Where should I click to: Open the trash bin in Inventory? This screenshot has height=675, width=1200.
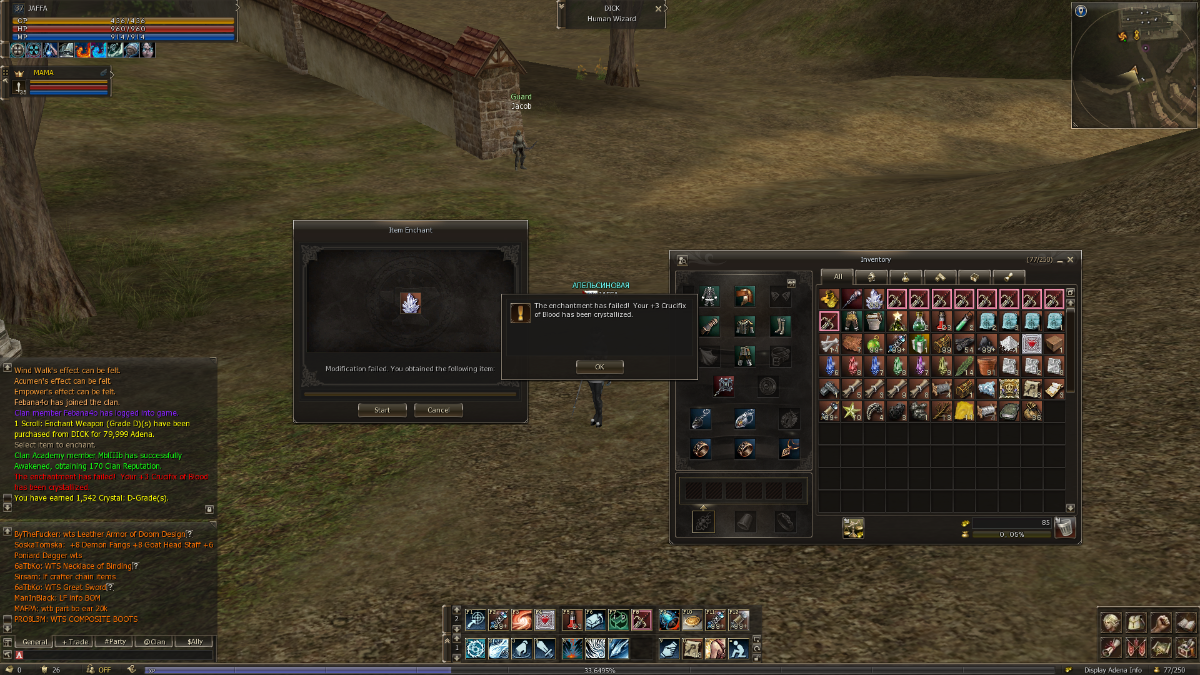pos(1064,528)
